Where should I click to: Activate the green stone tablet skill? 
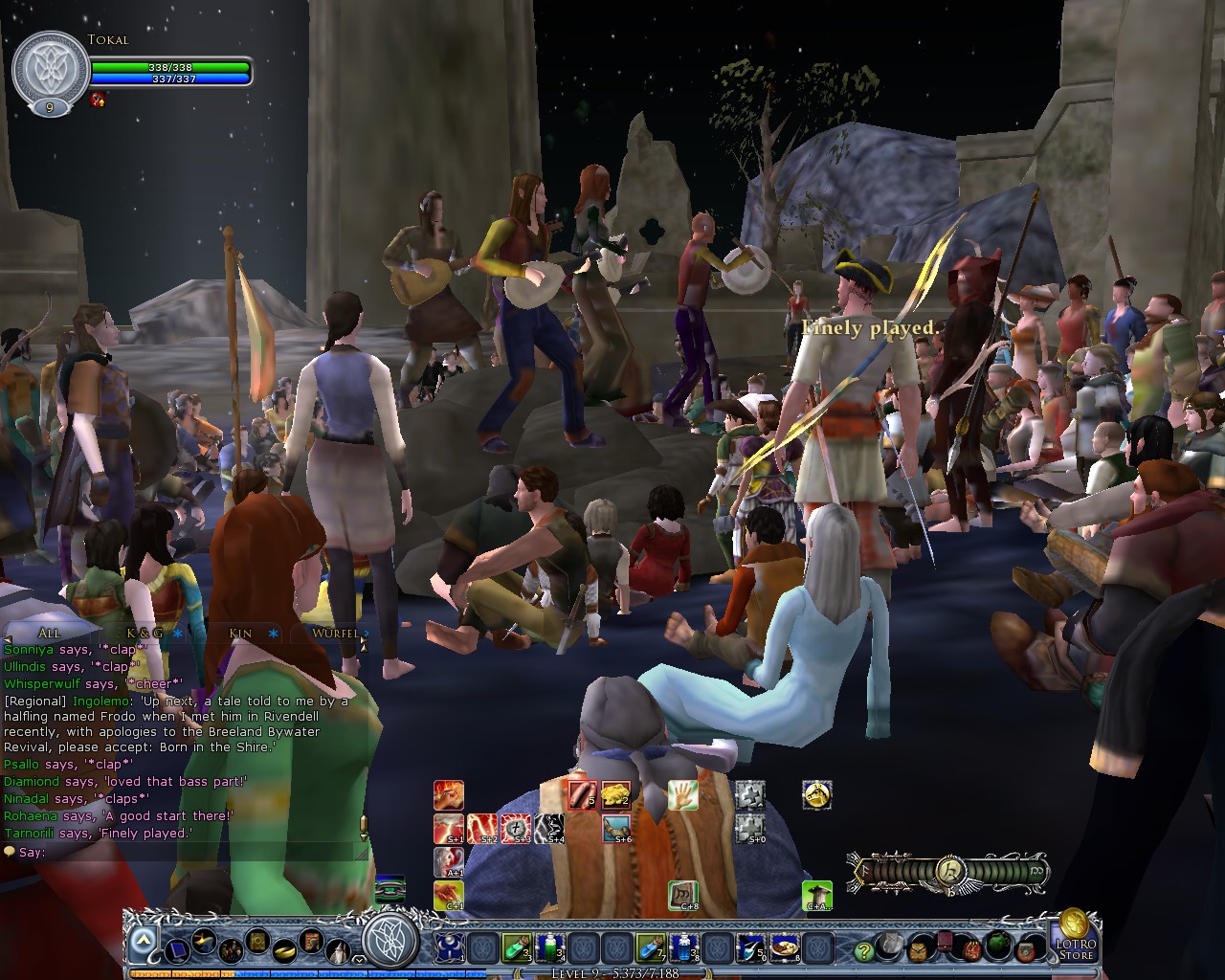pyautogui.click(x=682, y=895)
